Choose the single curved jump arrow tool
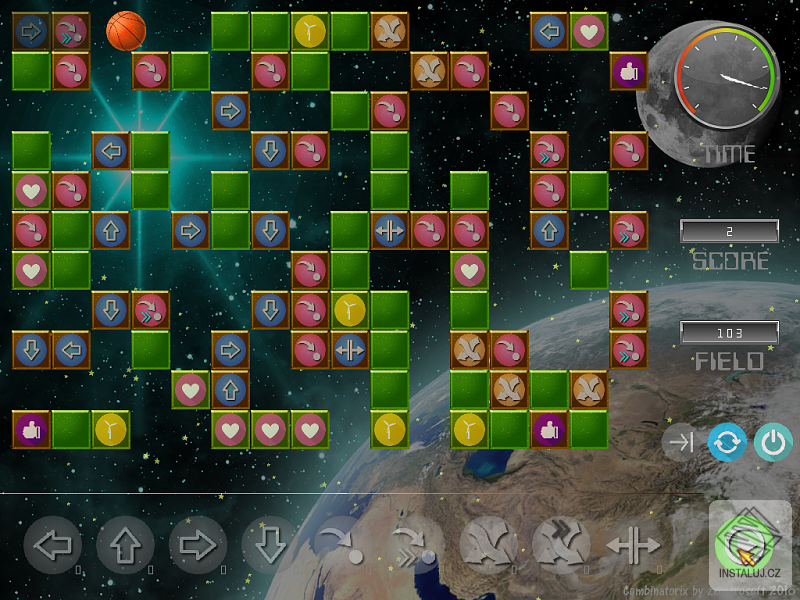Screen dimensions: 800x600 pyautogui.click(x=340, y=546)
